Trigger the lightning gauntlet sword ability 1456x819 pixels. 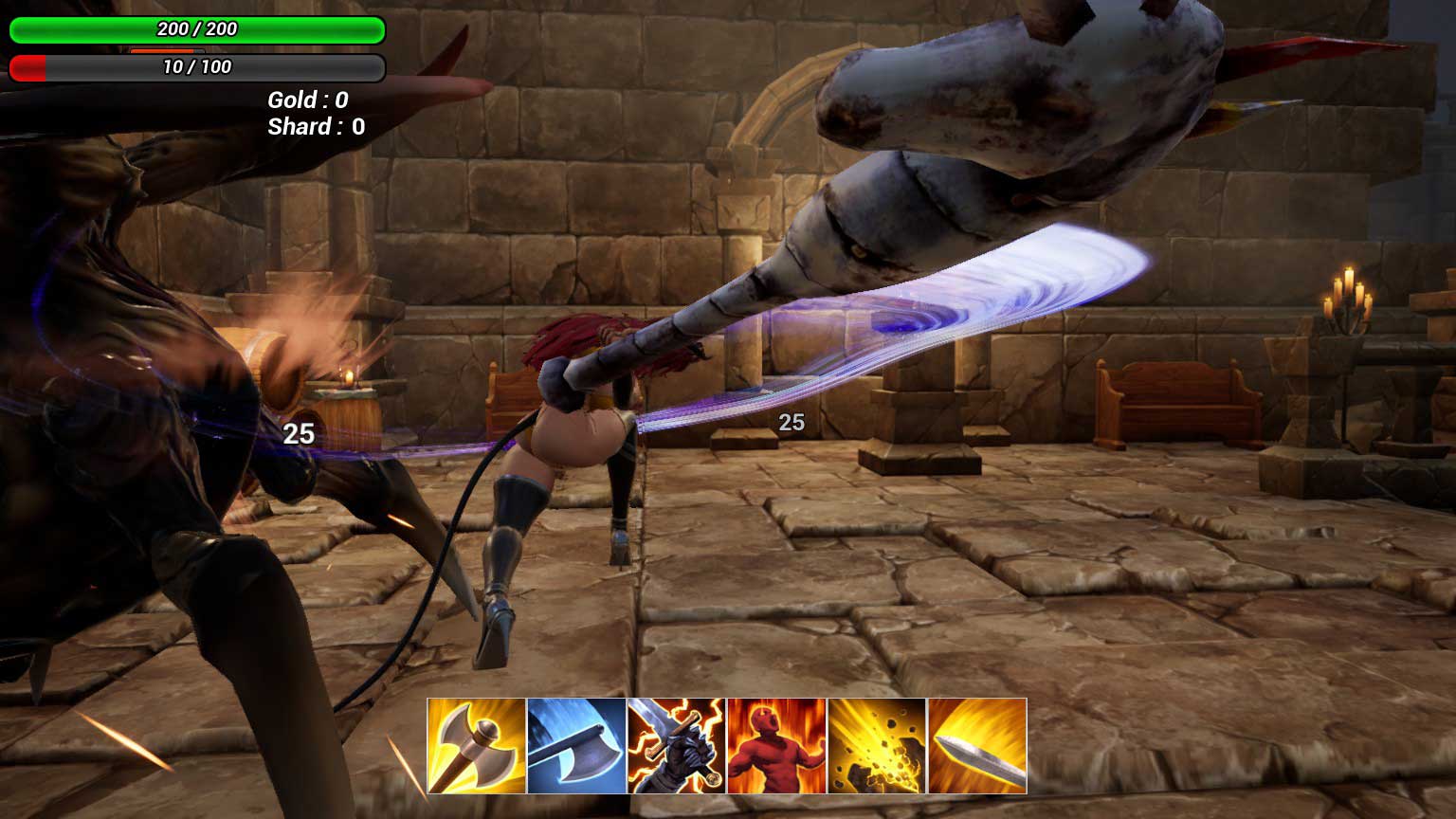(x=676, y=746)
